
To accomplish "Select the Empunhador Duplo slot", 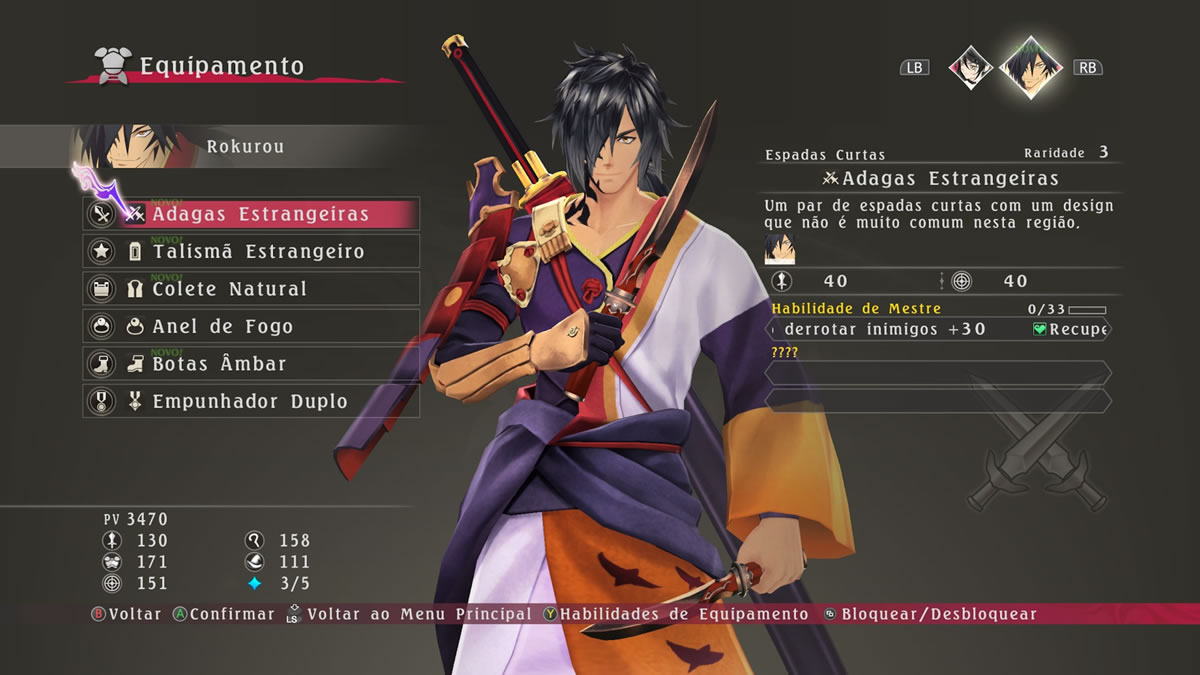I will point(251,402).
